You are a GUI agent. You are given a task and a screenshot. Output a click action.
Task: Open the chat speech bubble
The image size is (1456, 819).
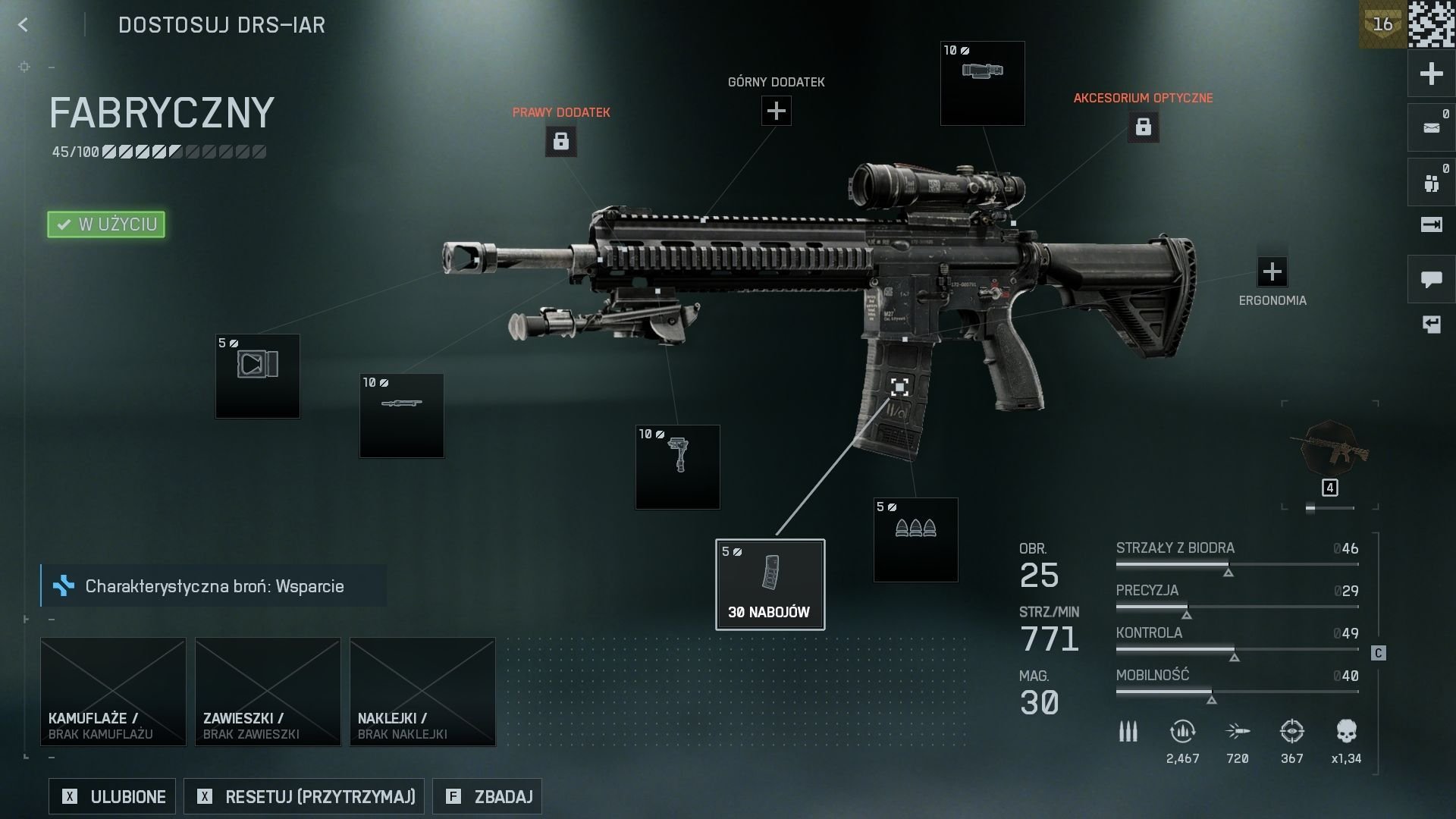[1431, 280]
